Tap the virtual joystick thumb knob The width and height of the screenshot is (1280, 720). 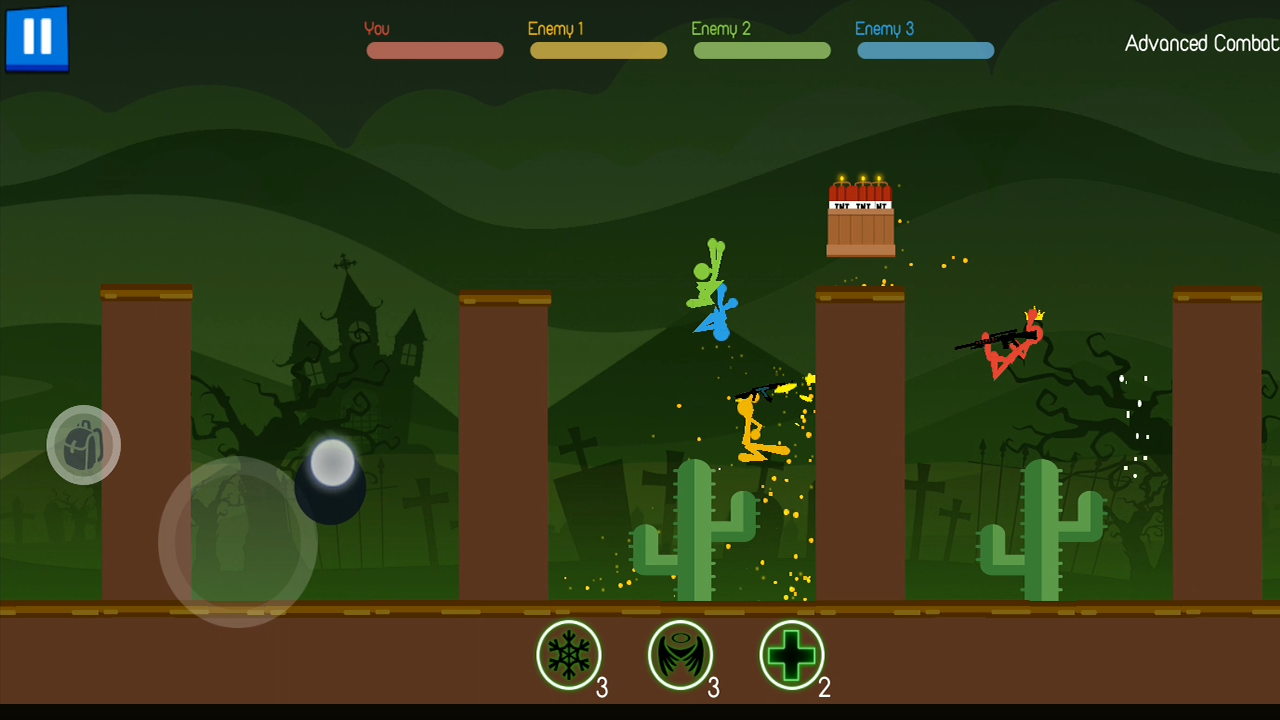click(332, 463)
